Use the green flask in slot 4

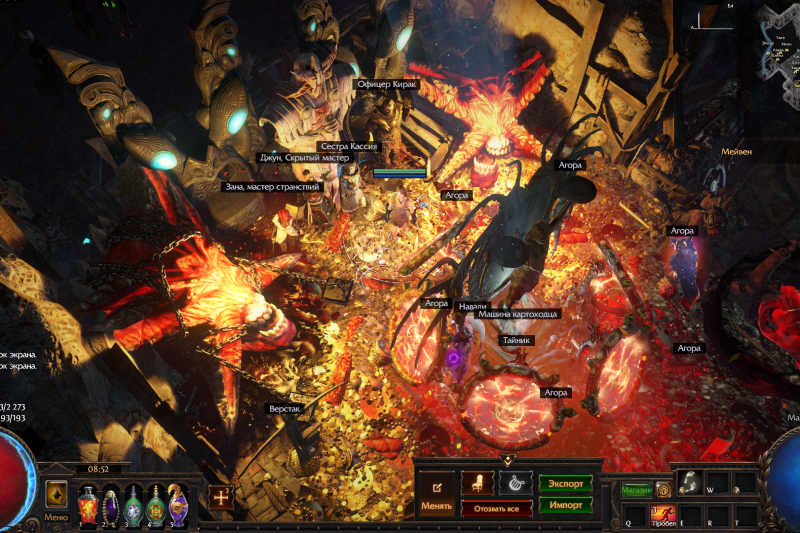click(x=156, y=504)
